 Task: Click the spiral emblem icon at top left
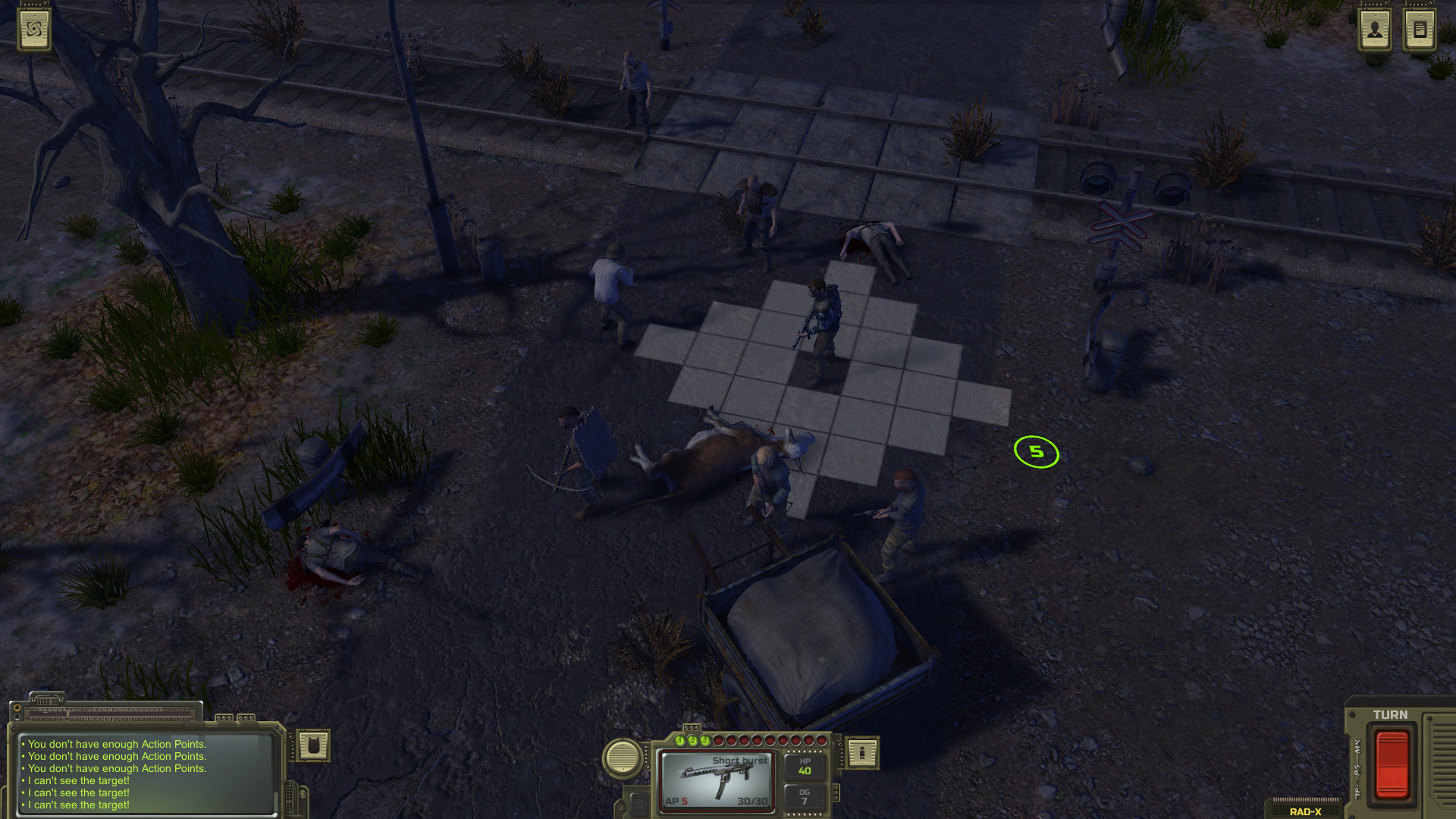pyautogui.click(x=34, y=30)
